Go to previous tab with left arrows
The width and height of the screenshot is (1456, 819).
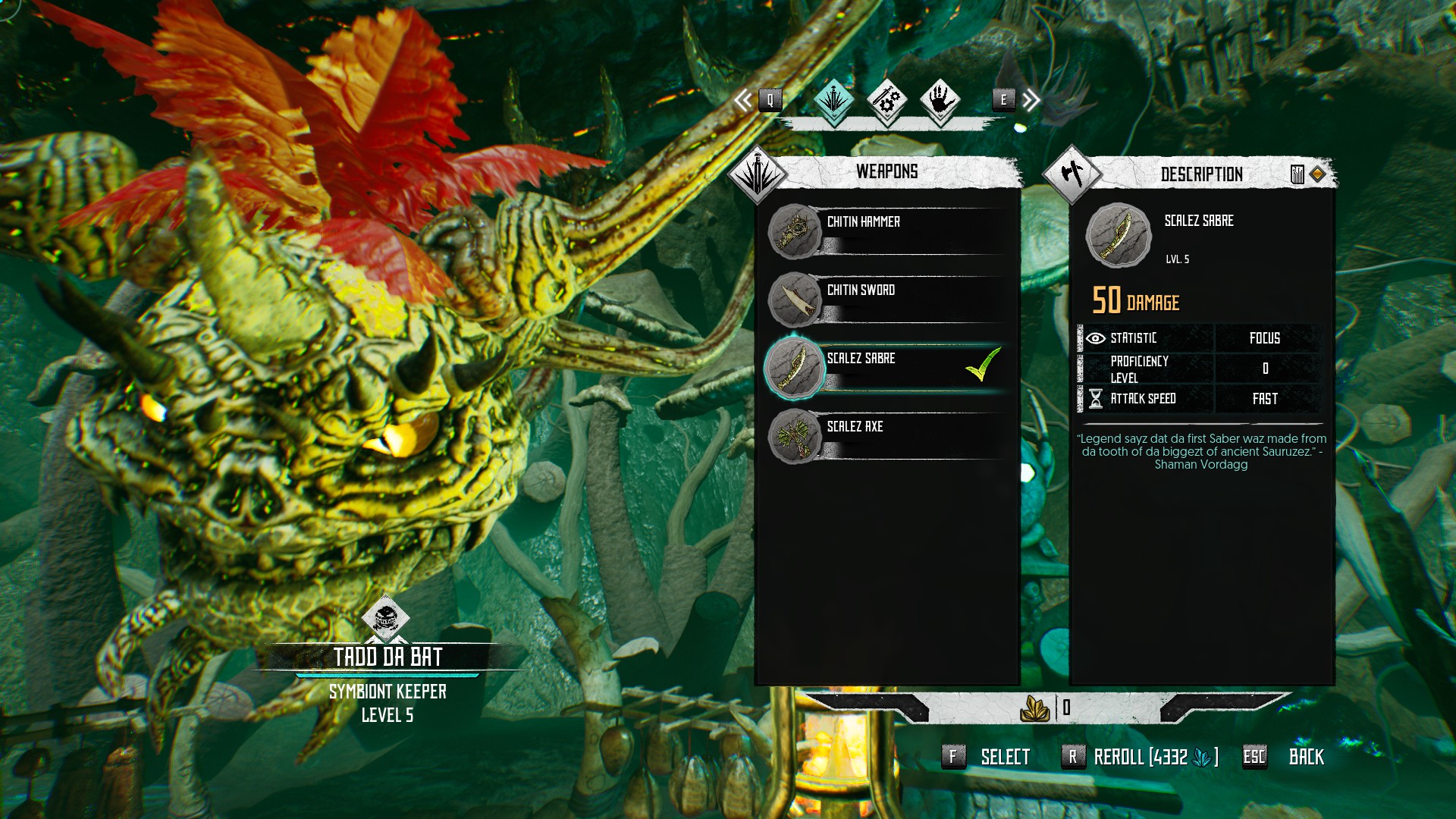pos(745,100)
